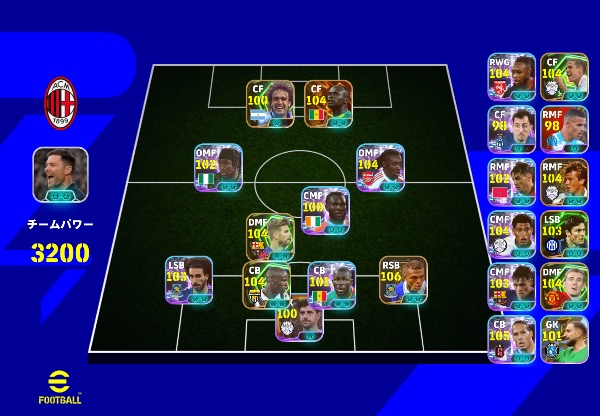Choose the substitute RMF rated 102
The image size is (600, 416).
point(512,182)
